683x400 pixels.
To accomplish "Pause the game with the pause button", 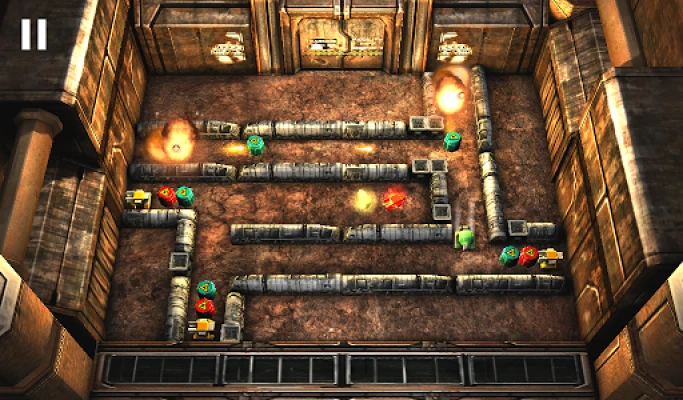I will pos(33,35).
